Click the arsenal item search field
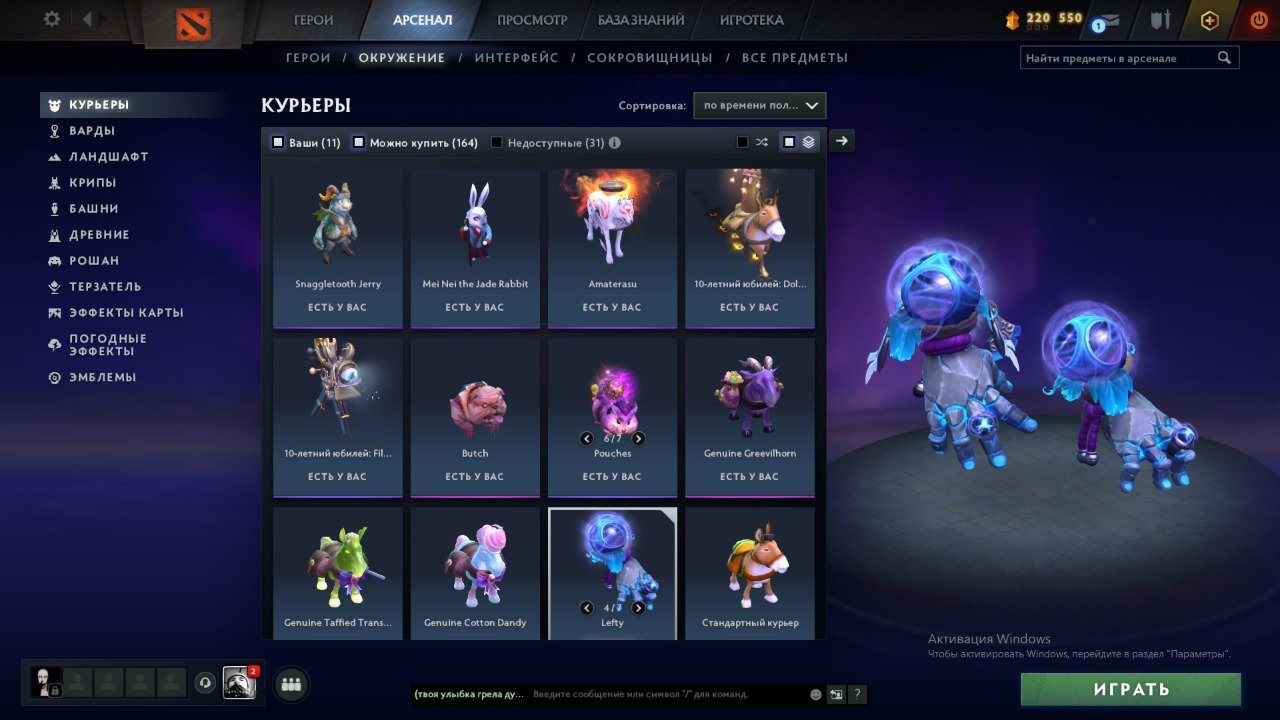The width and height of the screenshot is (1280, 720). [x=1120, y=57]
